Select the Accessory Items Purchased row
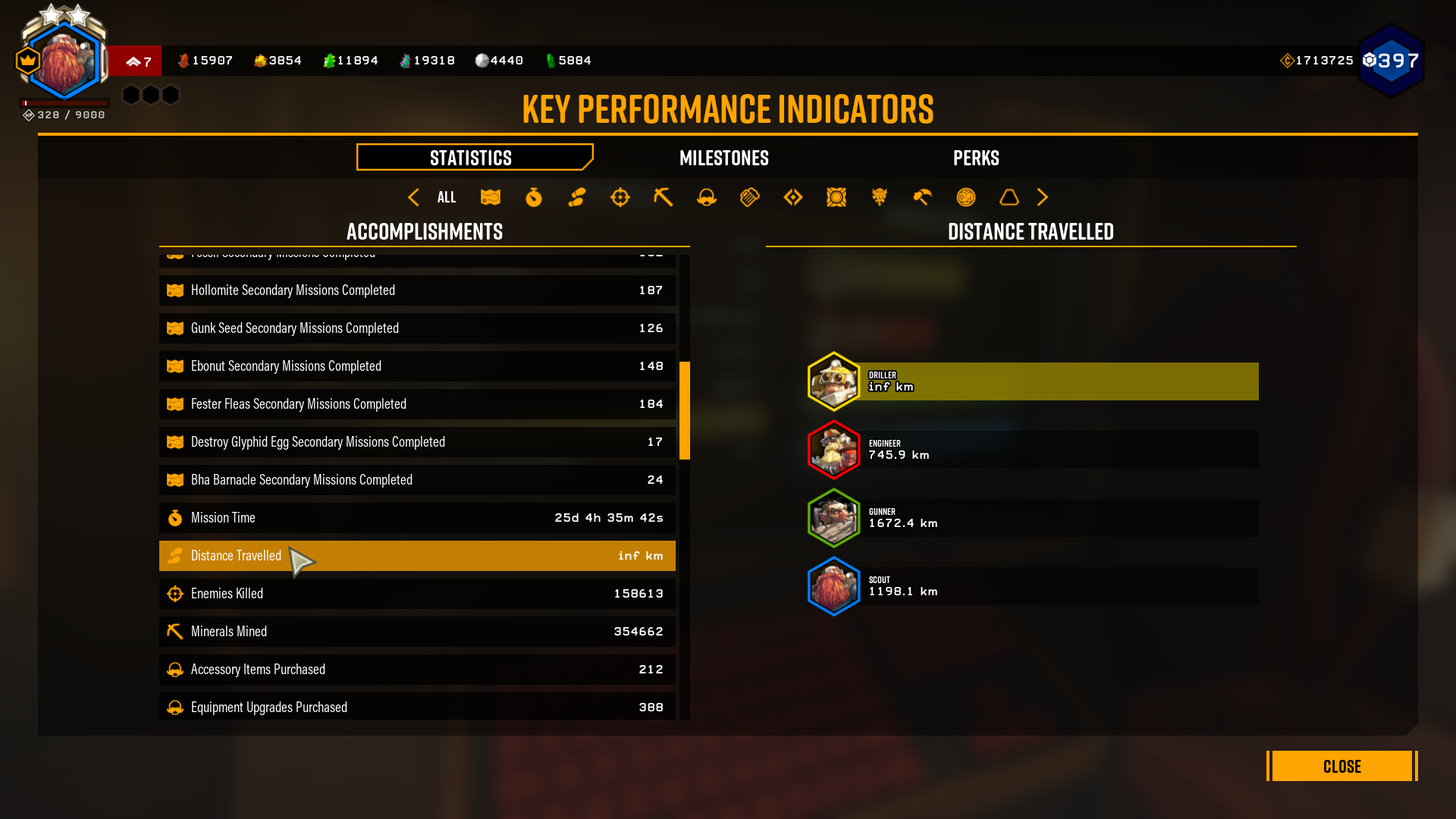Screen dimensions: 1456x819 (417, 670)
